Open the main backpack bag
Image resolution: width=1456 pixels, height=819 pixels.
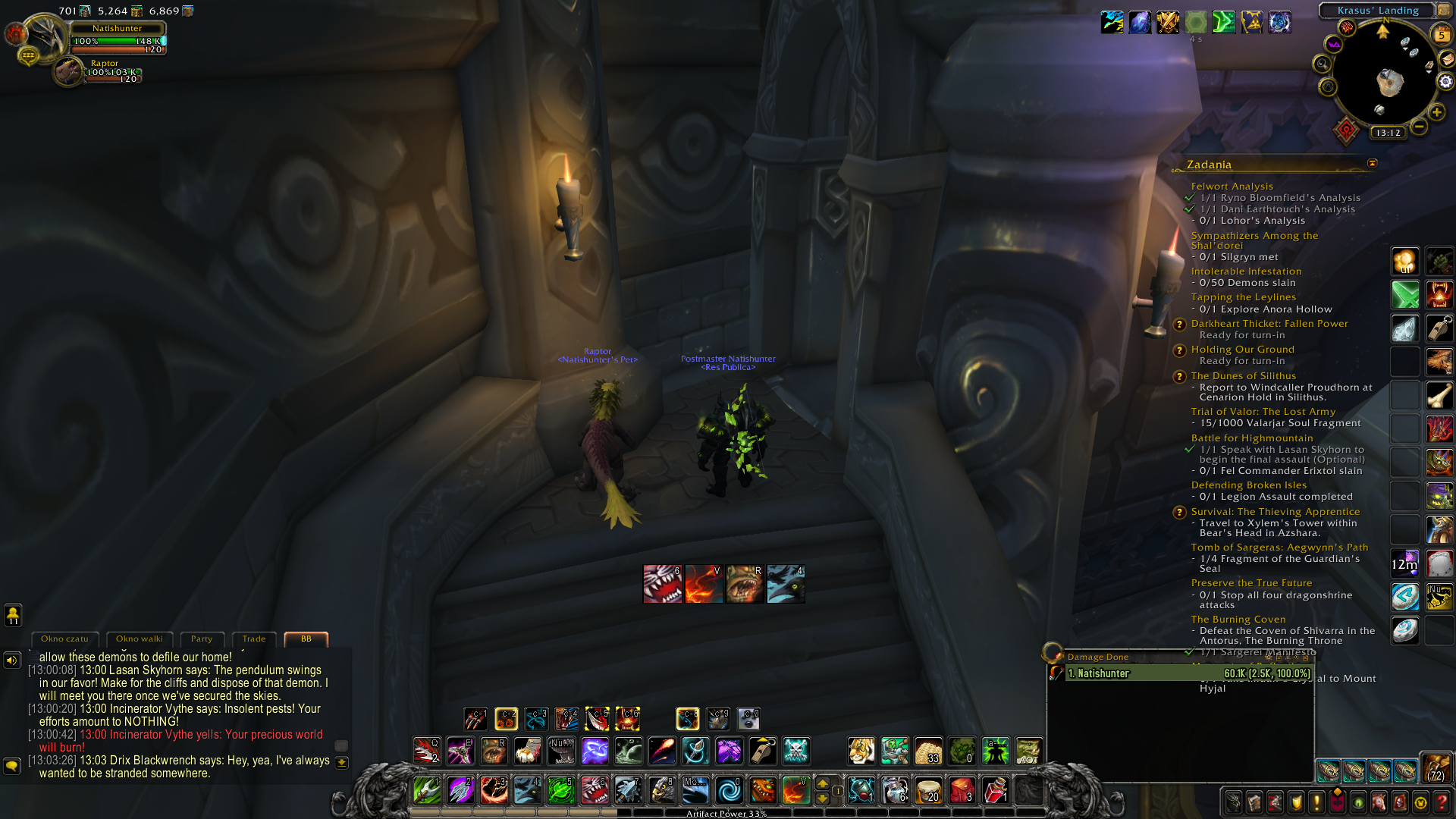click(x=1436, y=769)
